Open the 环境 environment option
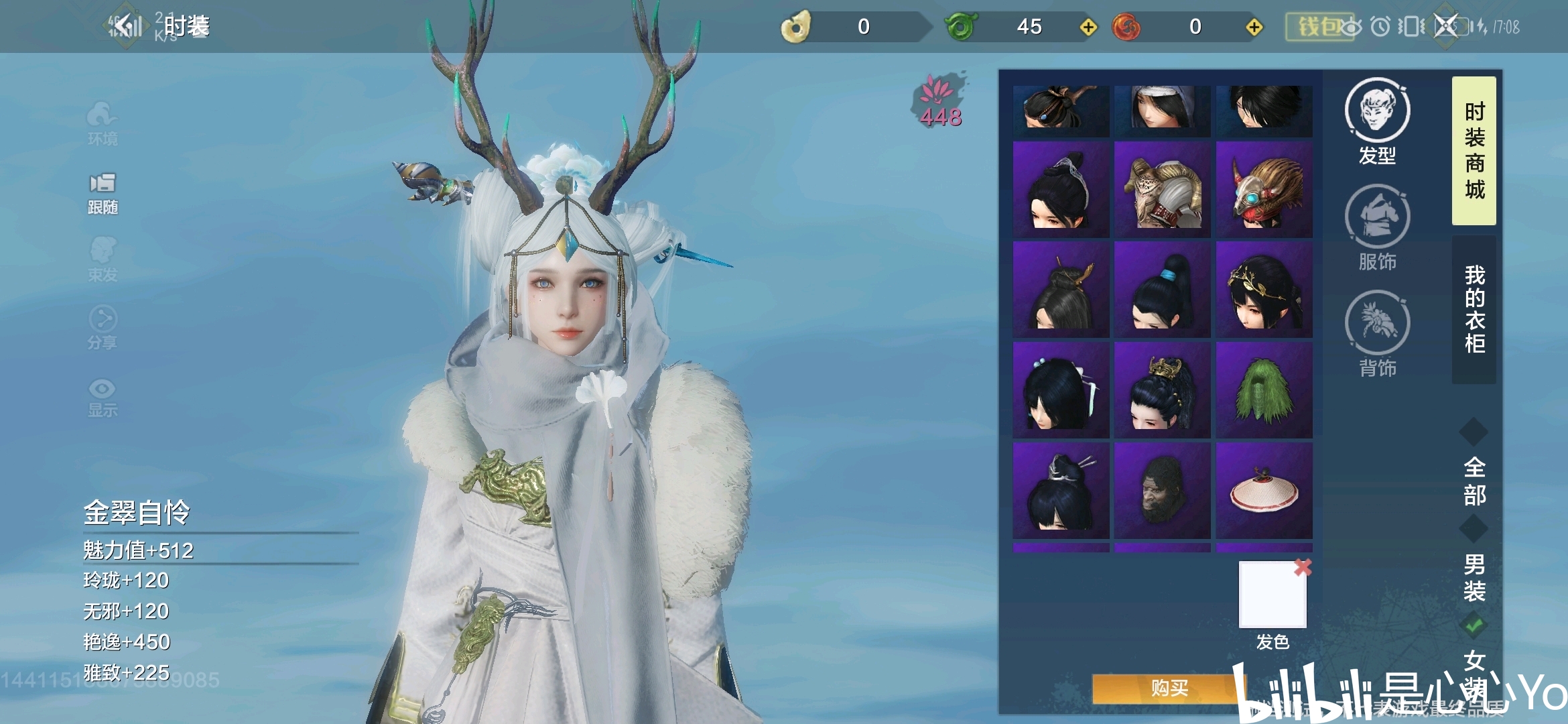The image size is (1568, 724). pos(103,123)
